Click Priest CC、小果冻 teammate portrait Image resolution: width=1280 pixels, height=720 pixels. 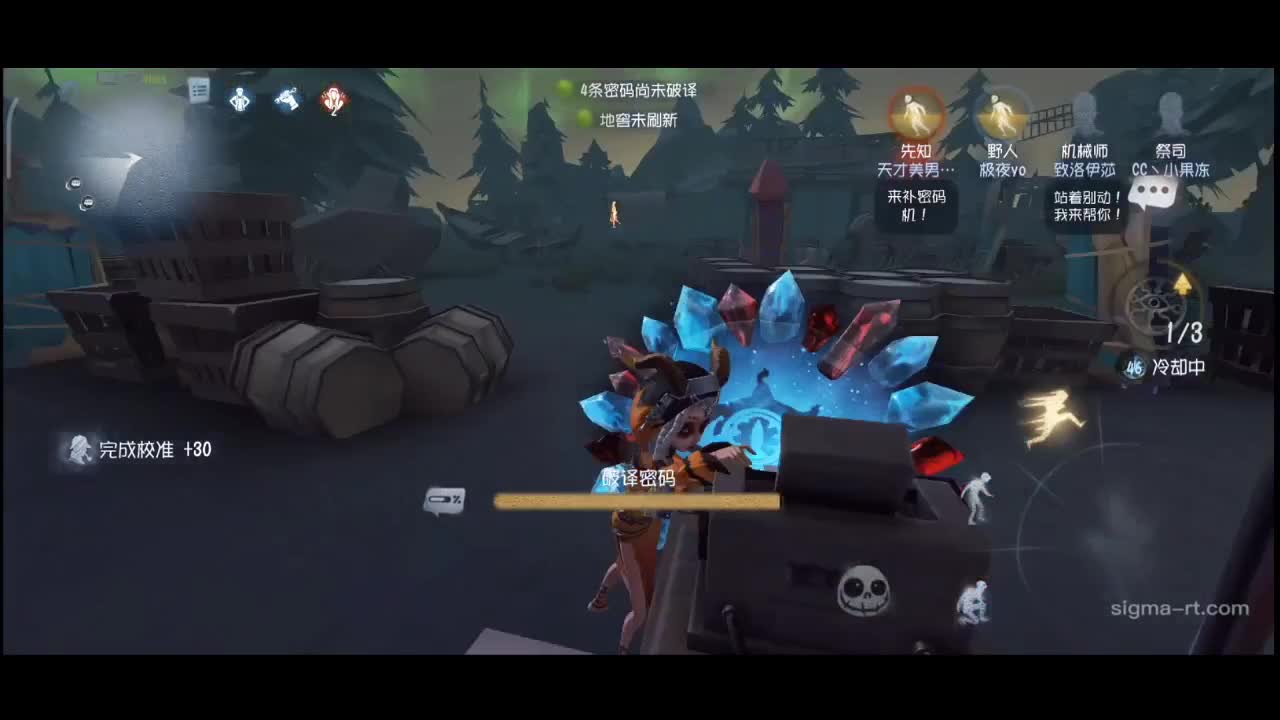1170,113
